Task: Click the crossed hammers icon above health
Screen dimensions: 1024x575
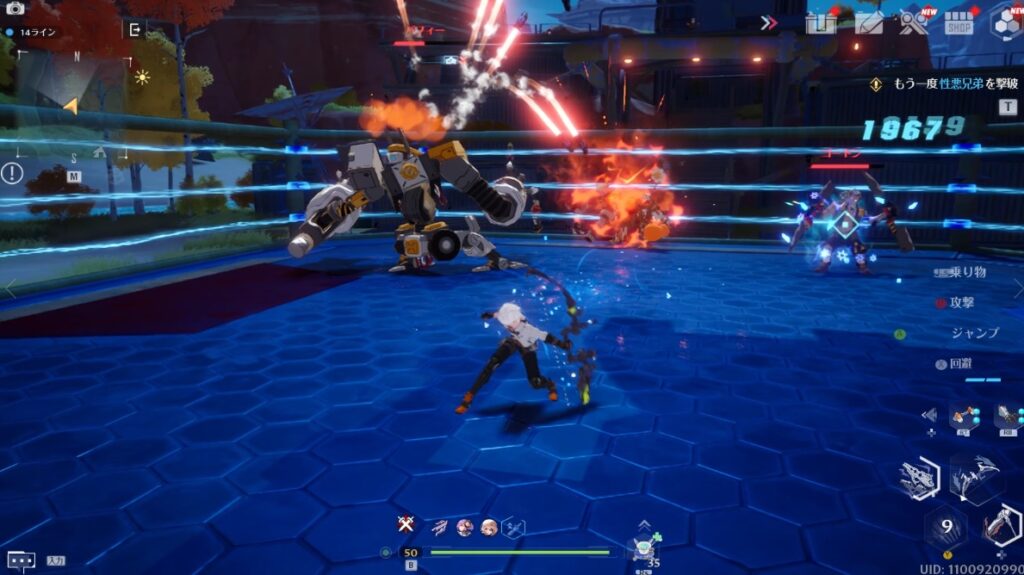Action: pyautogui.click(x=405, y=524)
